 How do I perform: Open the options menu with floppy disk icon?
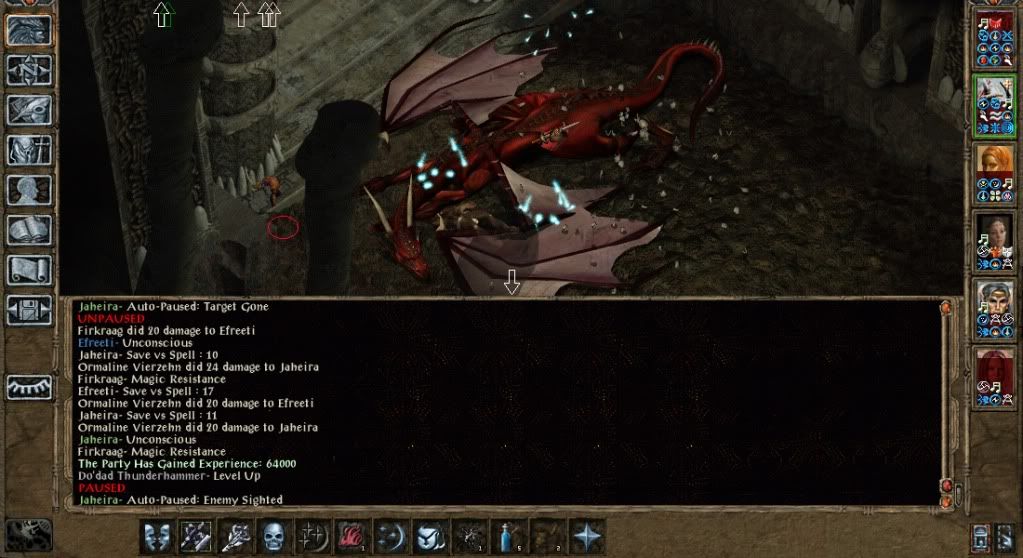[x=29, y=309]
